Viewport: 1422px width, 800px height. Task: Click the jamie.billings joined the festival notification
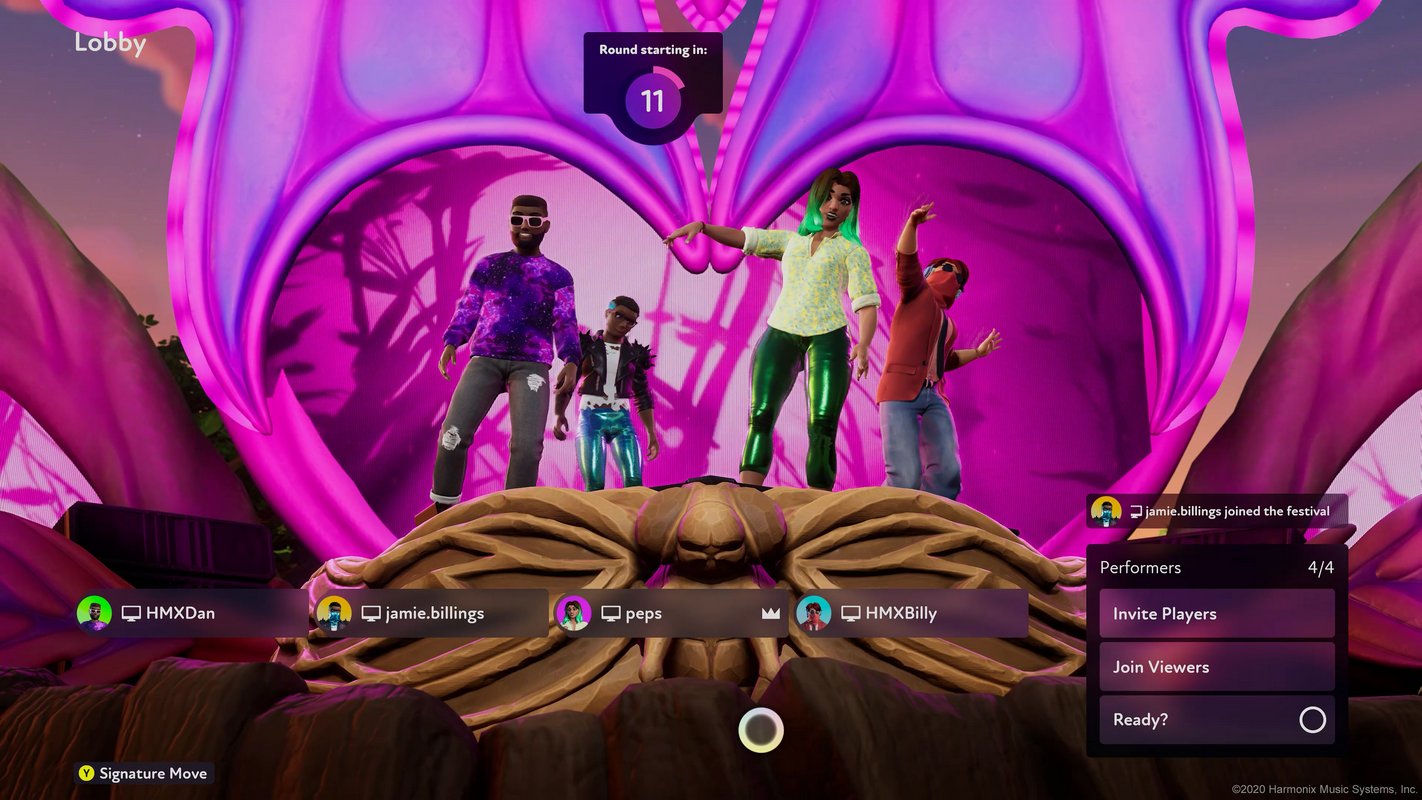click(1217, 511)
